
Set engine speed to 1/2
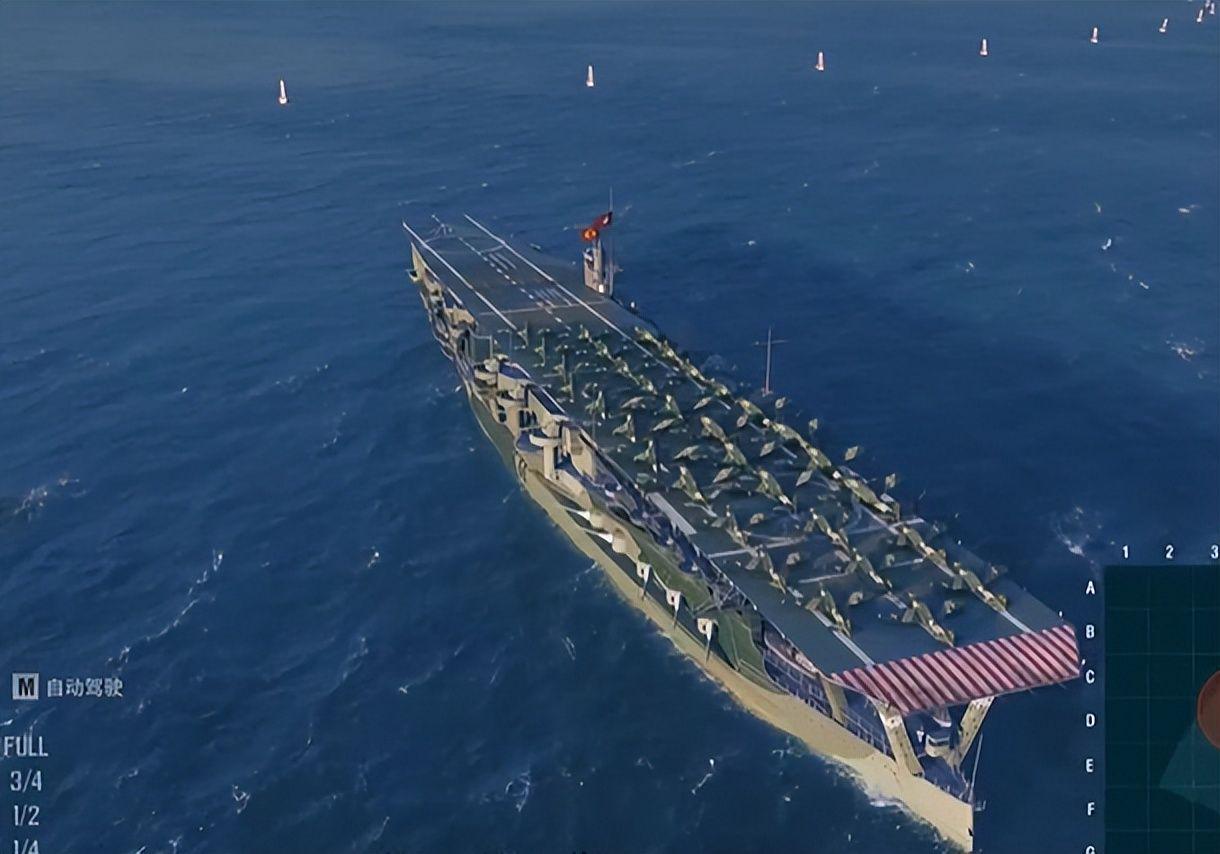(x=26, y=815)
